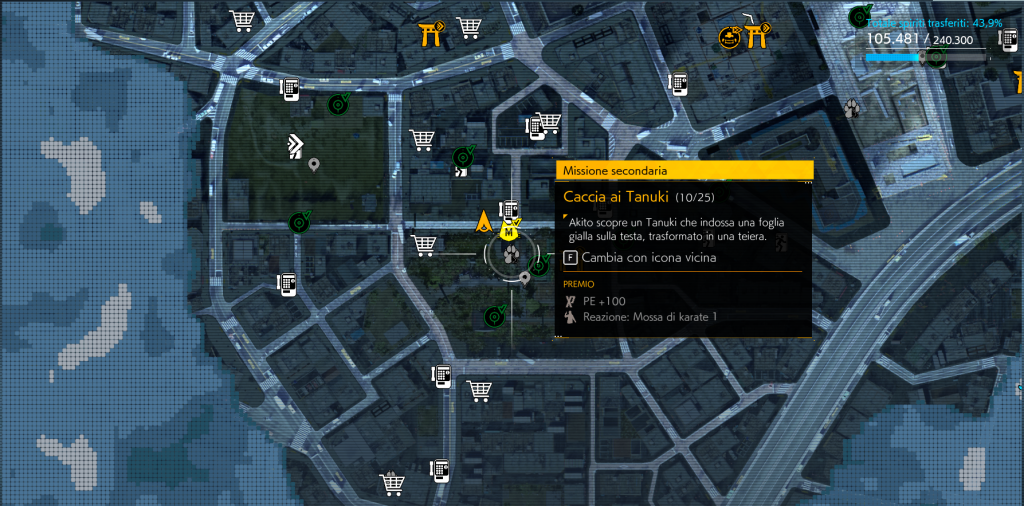Choose the orange circular icon beside the torii gate
1024x506 pixels.
(x=730, y=38)
